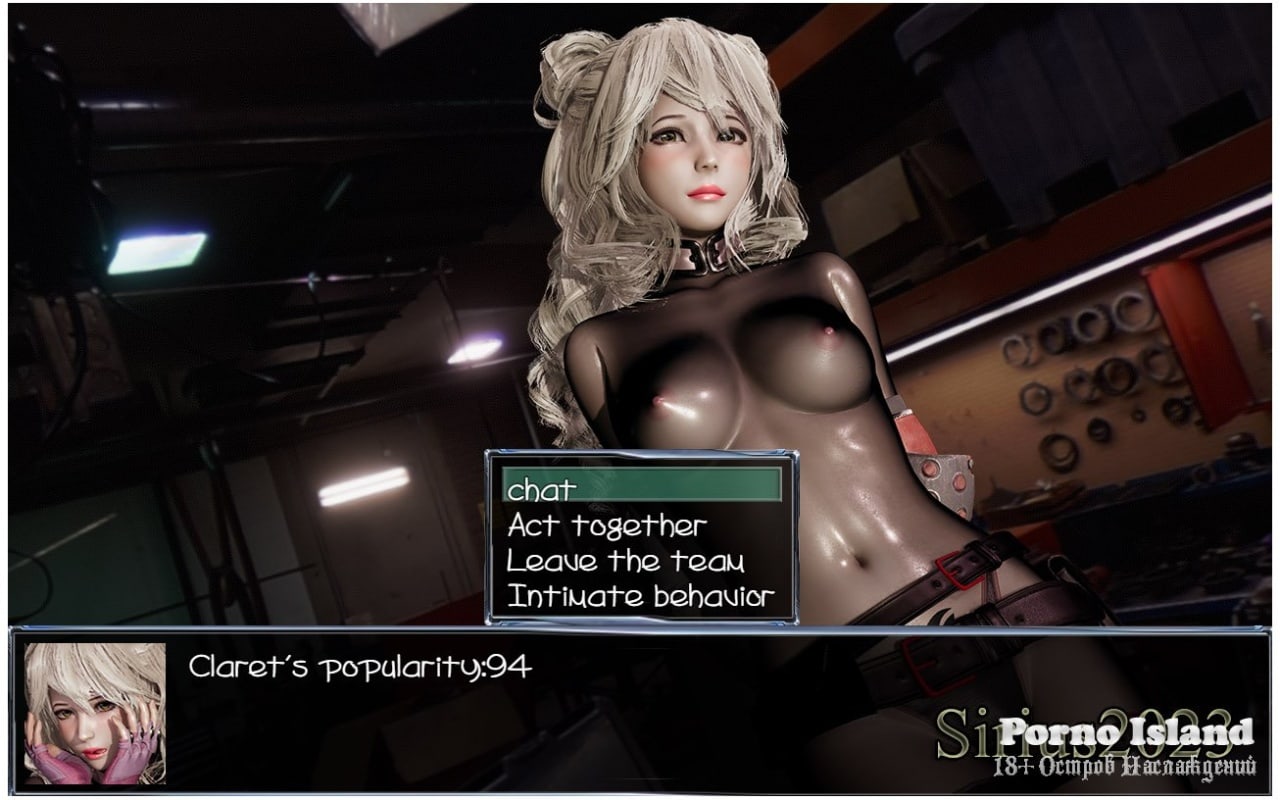The width and height of the screenshot is (1280, 800).
Task: Pick Leave the team from the menu
Action: point(625,561)
